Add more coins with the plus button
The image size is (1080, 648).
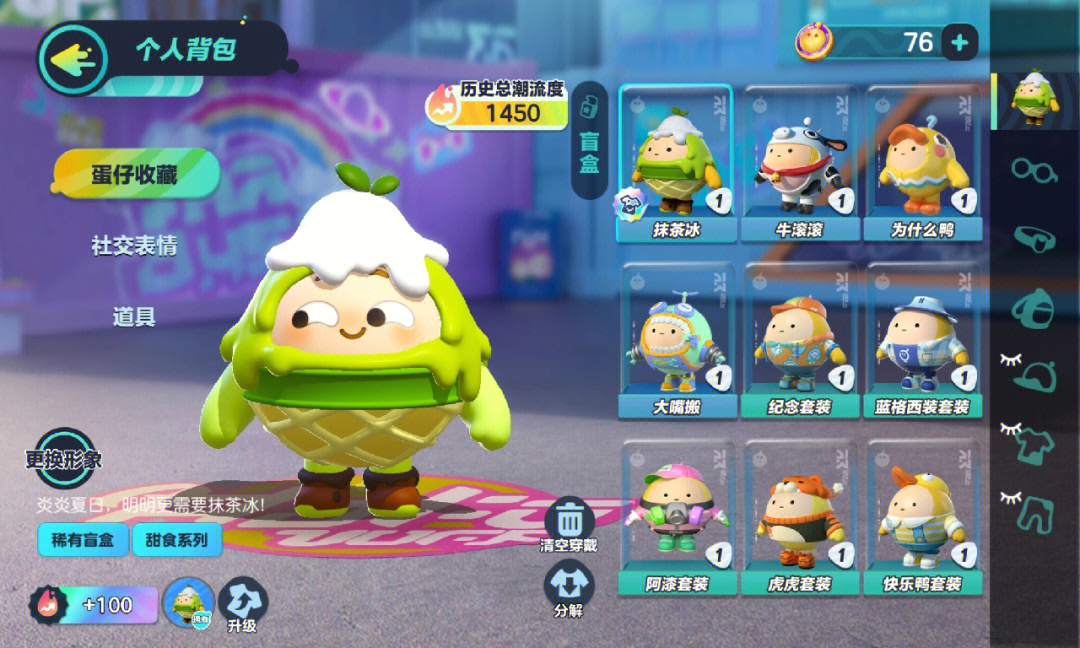tap(959, 42)
